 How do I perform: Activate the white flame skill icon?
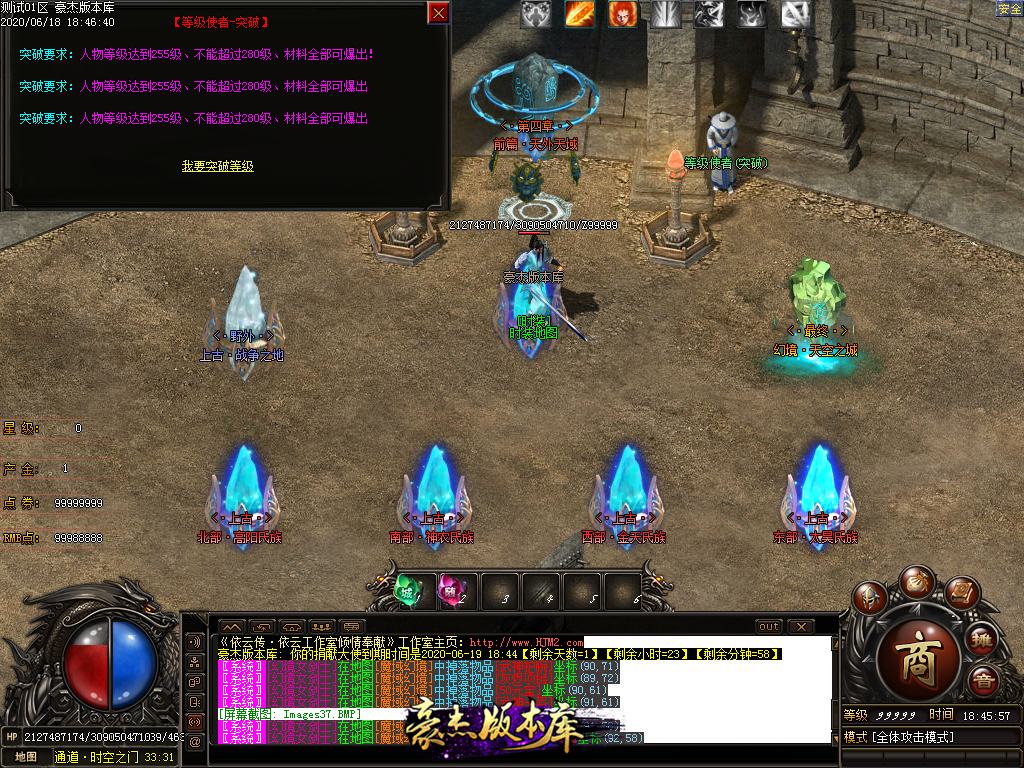pos(752,14)
